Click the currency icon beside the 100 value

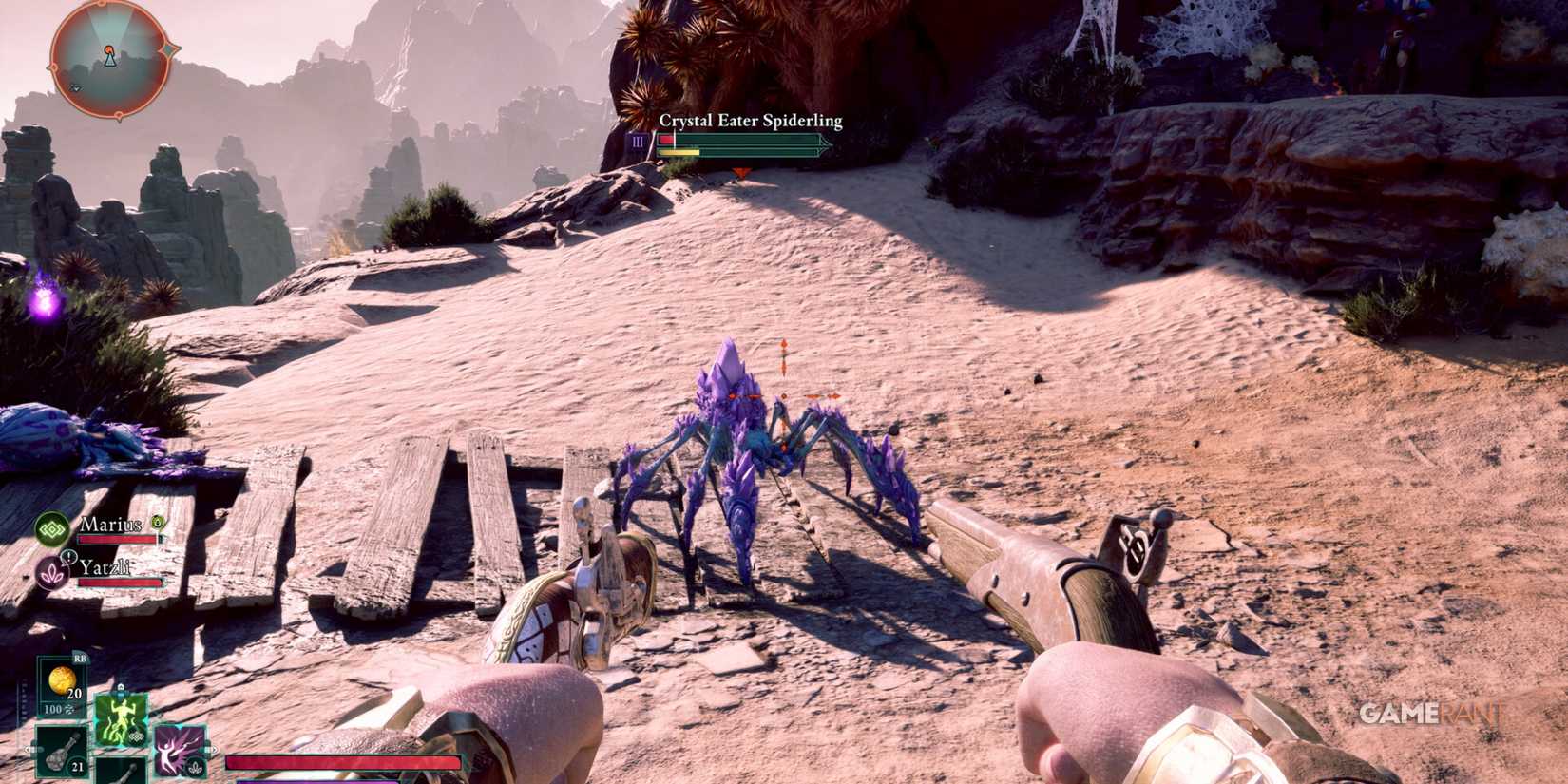69,710
